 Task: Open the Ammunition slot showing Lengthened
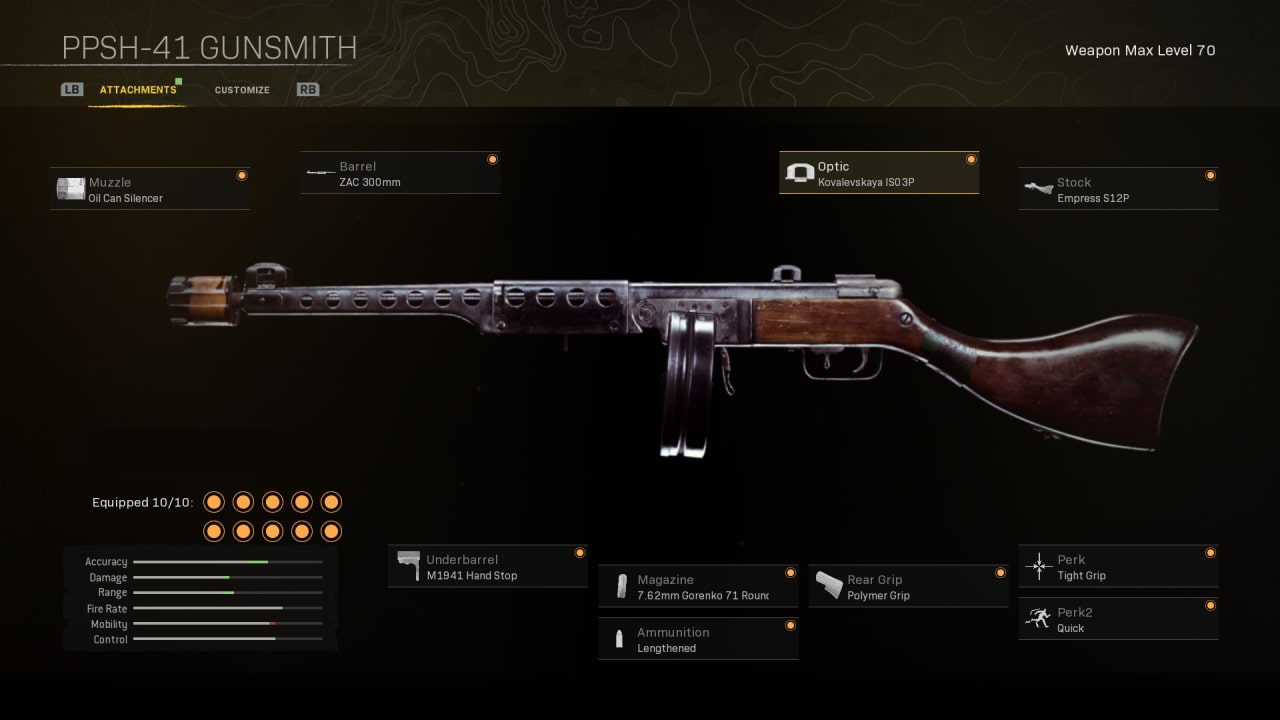[698, 640]
